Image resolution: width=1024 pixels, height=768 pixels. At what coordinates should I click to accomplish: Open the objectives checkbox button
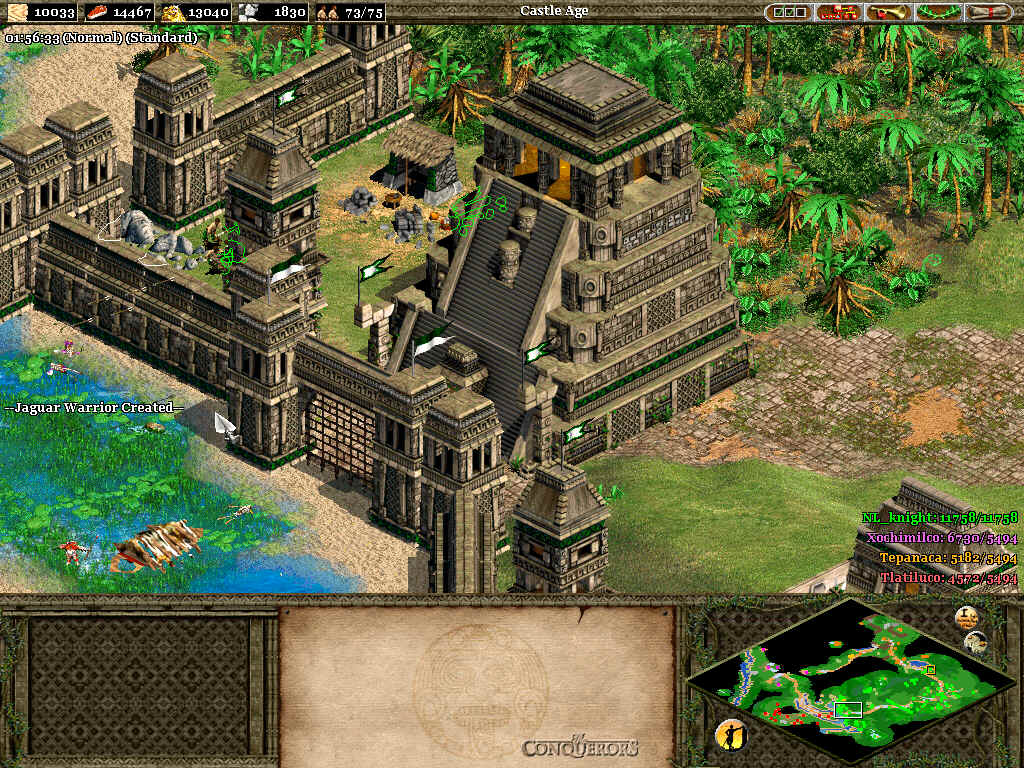789,12
